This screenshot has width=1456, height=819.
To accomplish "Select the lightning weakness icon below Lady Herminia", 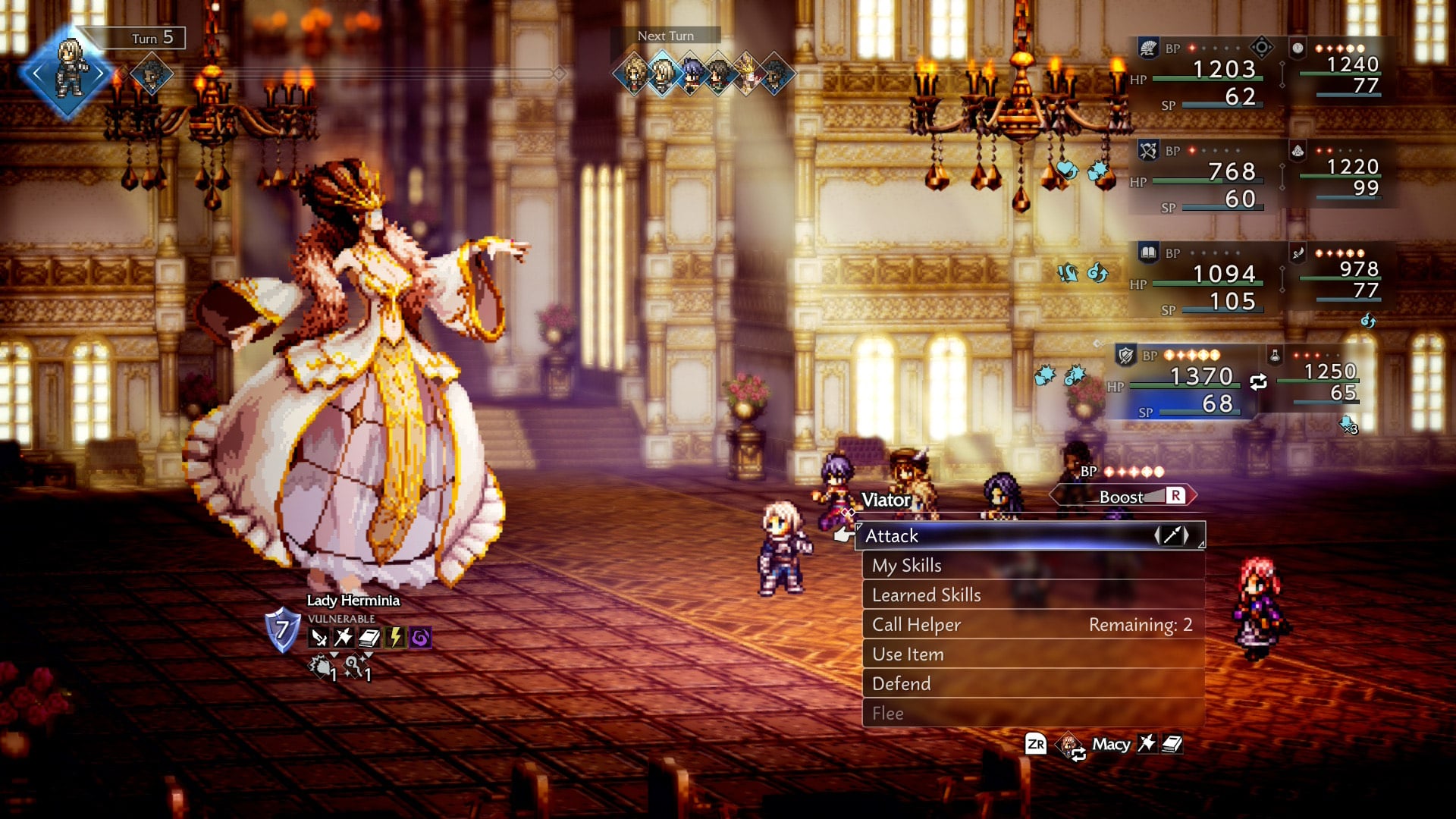I will pos(396,638).
